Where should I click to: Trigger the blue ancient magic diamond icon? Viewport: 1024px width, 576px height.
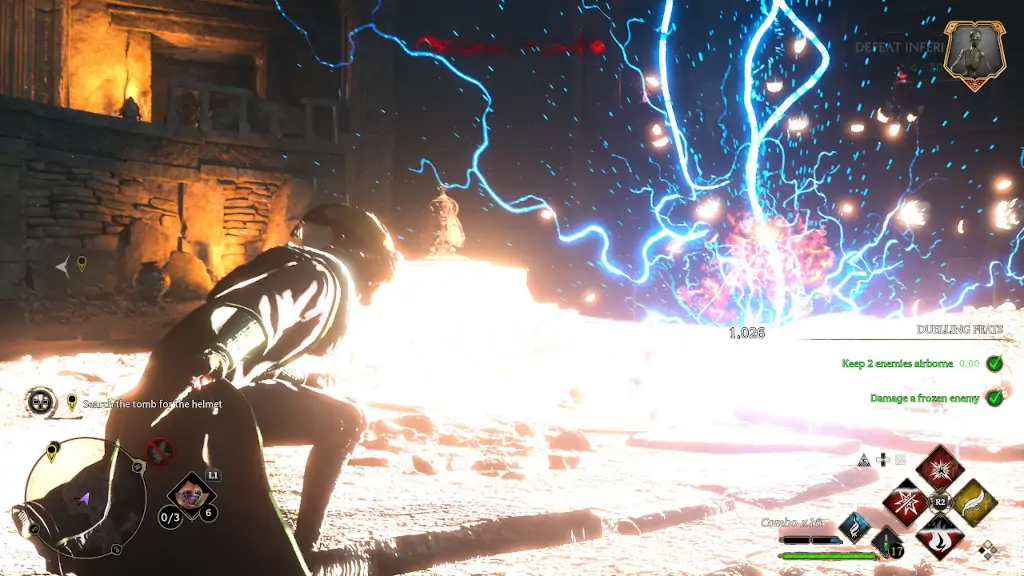(x=853, y=527)
